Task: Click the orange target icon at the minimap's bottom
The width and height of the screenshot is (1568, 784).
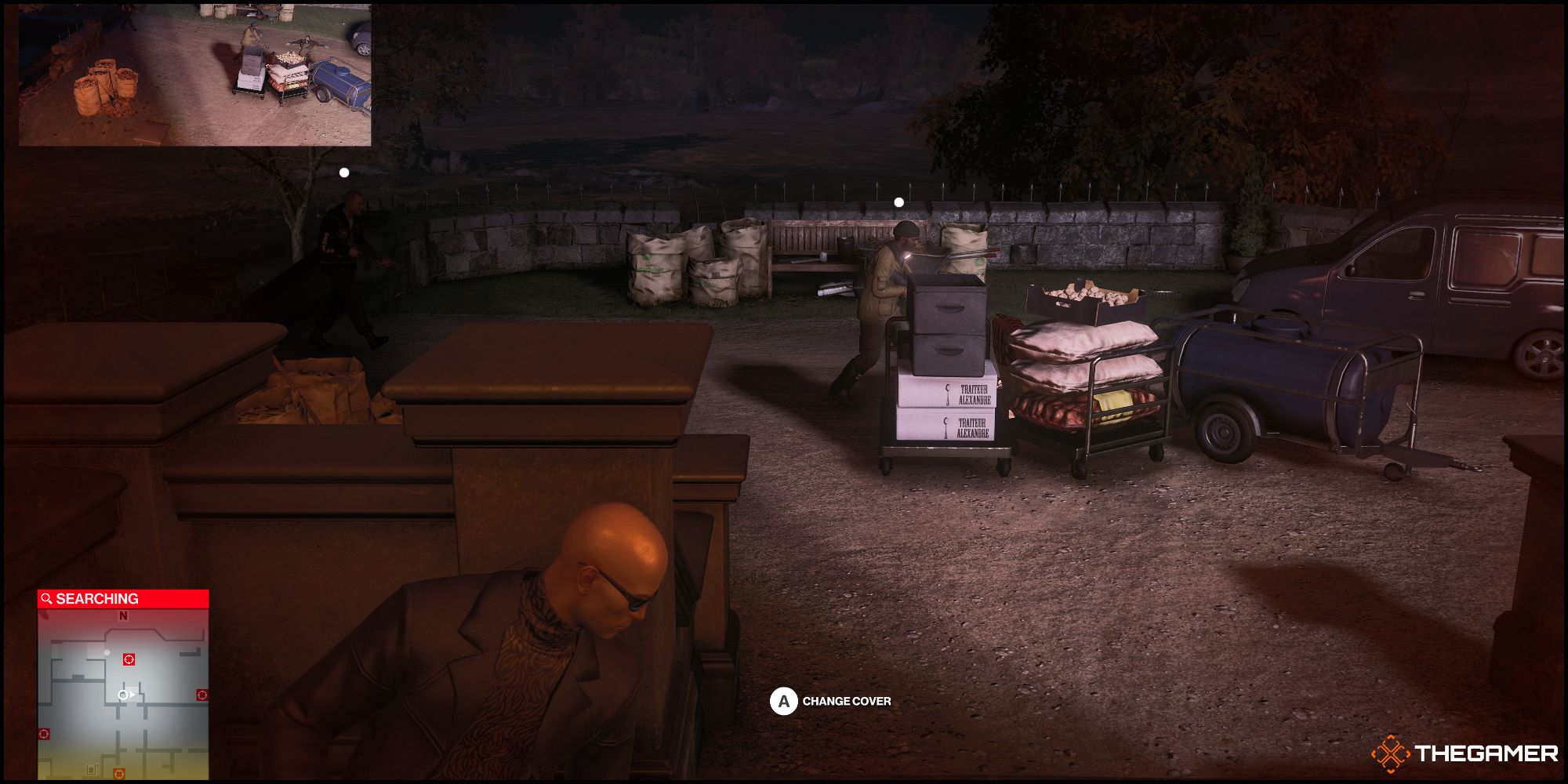Action: pyautogui.click(x=118, y=774)
